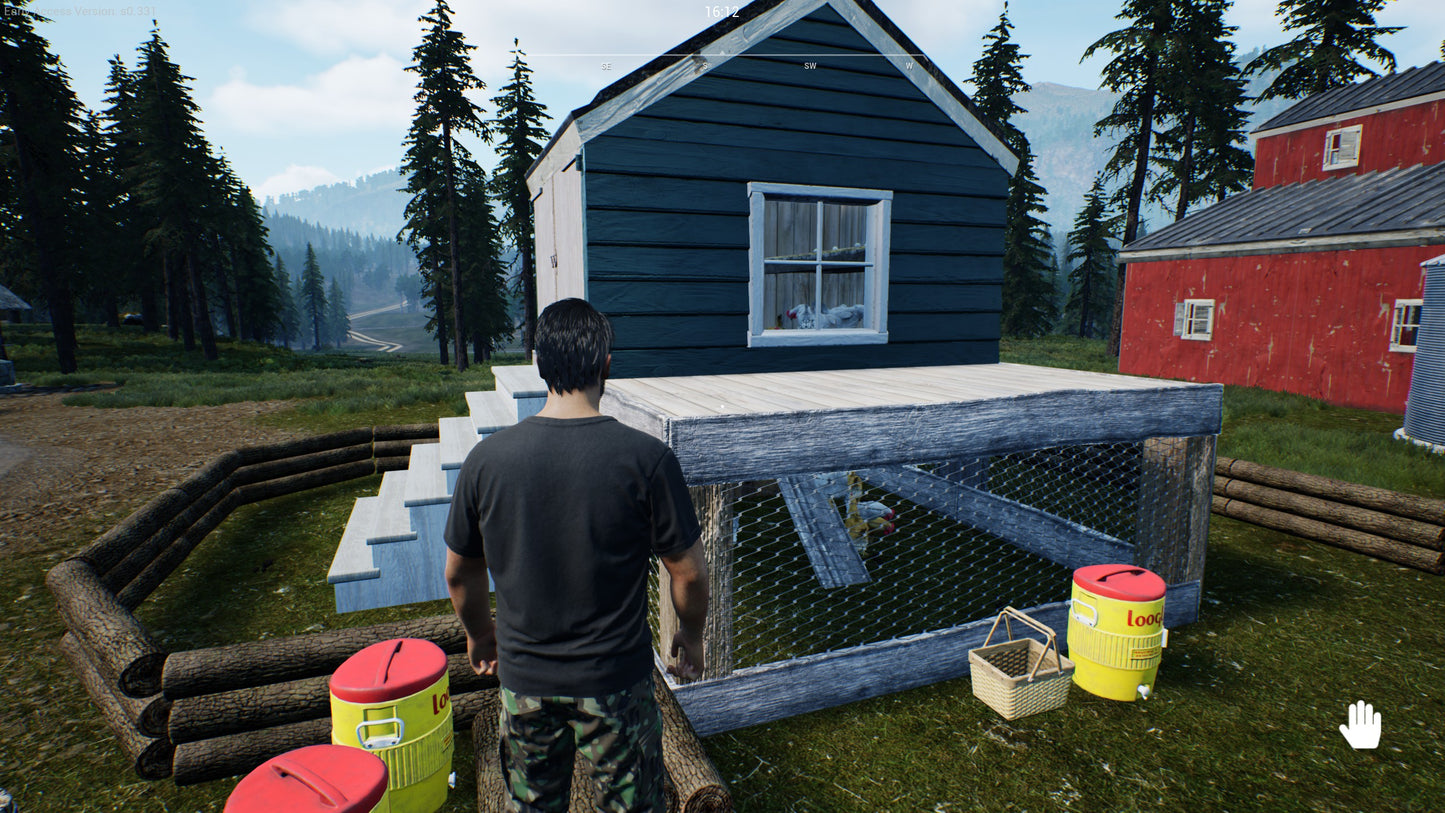The image size is (1445, 813).
Task: Click the spigot on the yellow cooler
Action: coord(1143,691)
